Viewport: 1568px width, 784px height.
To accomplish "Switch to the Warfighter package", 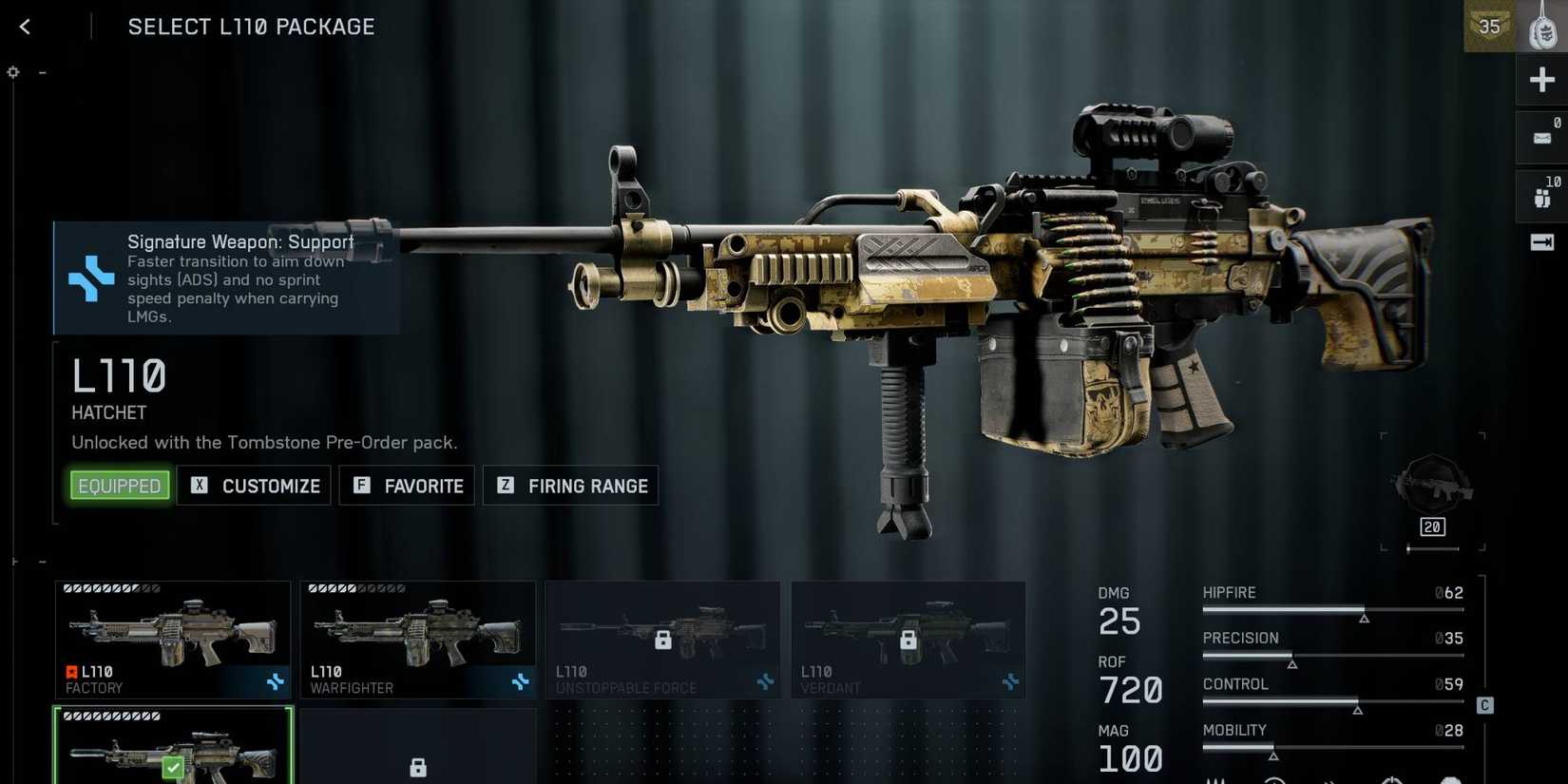I will [418, 639].
